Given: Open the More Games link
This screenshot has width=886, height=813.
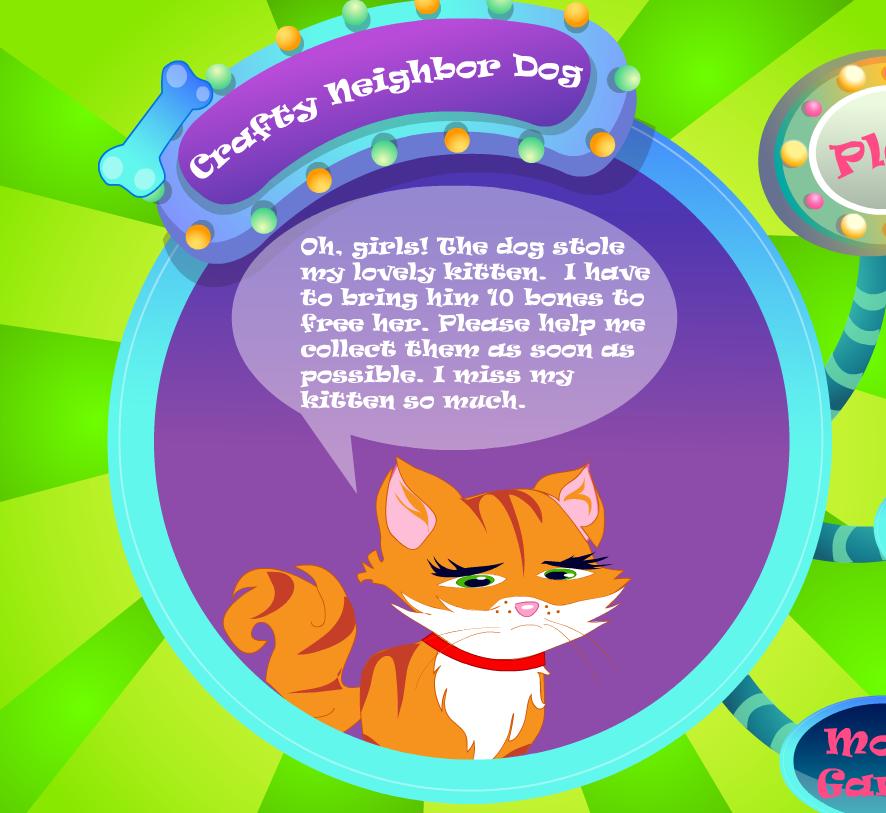Looking at the screenshot, I should coord(850,762).
